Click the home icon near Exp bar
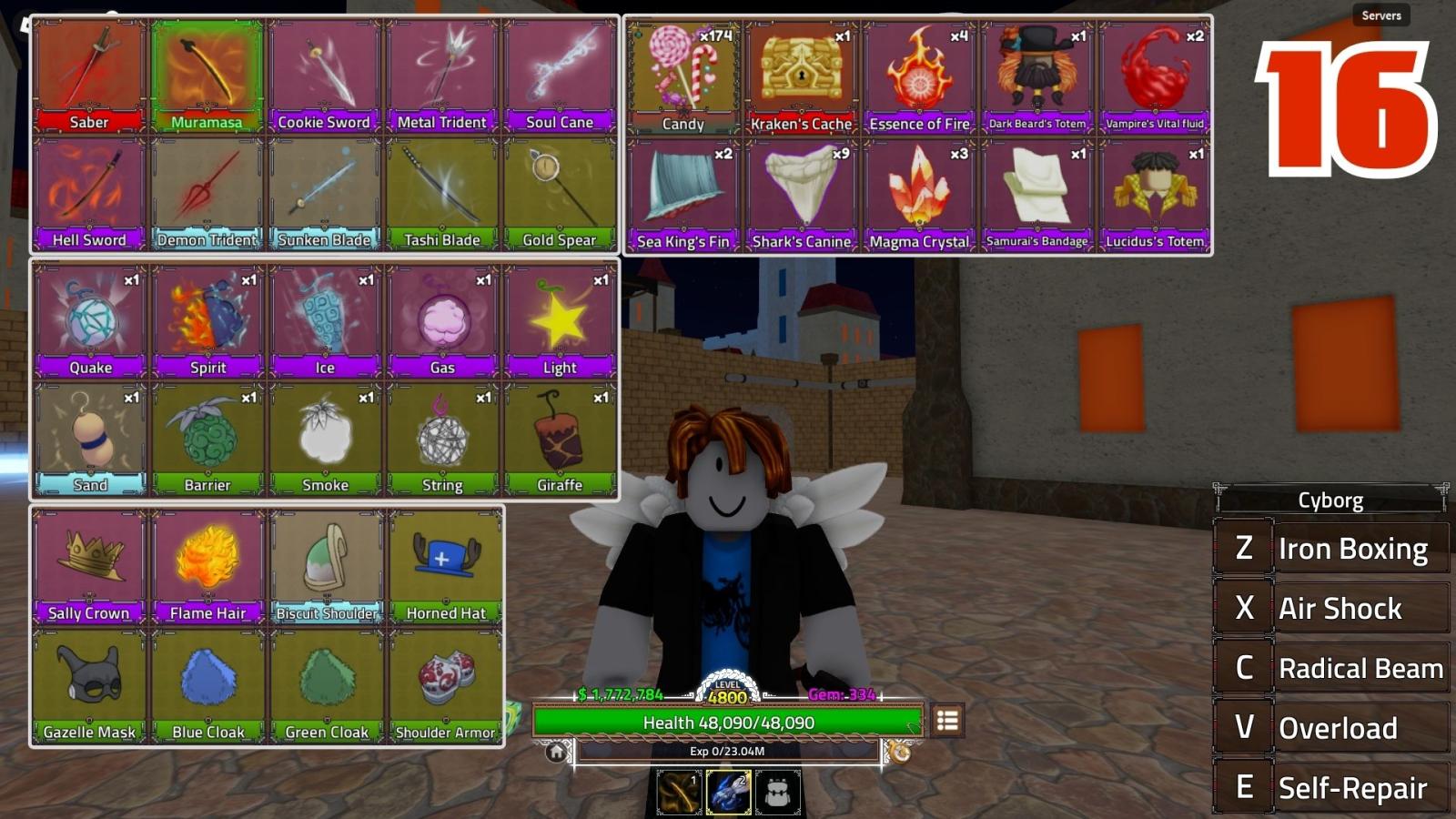 (x=556, y=753)
